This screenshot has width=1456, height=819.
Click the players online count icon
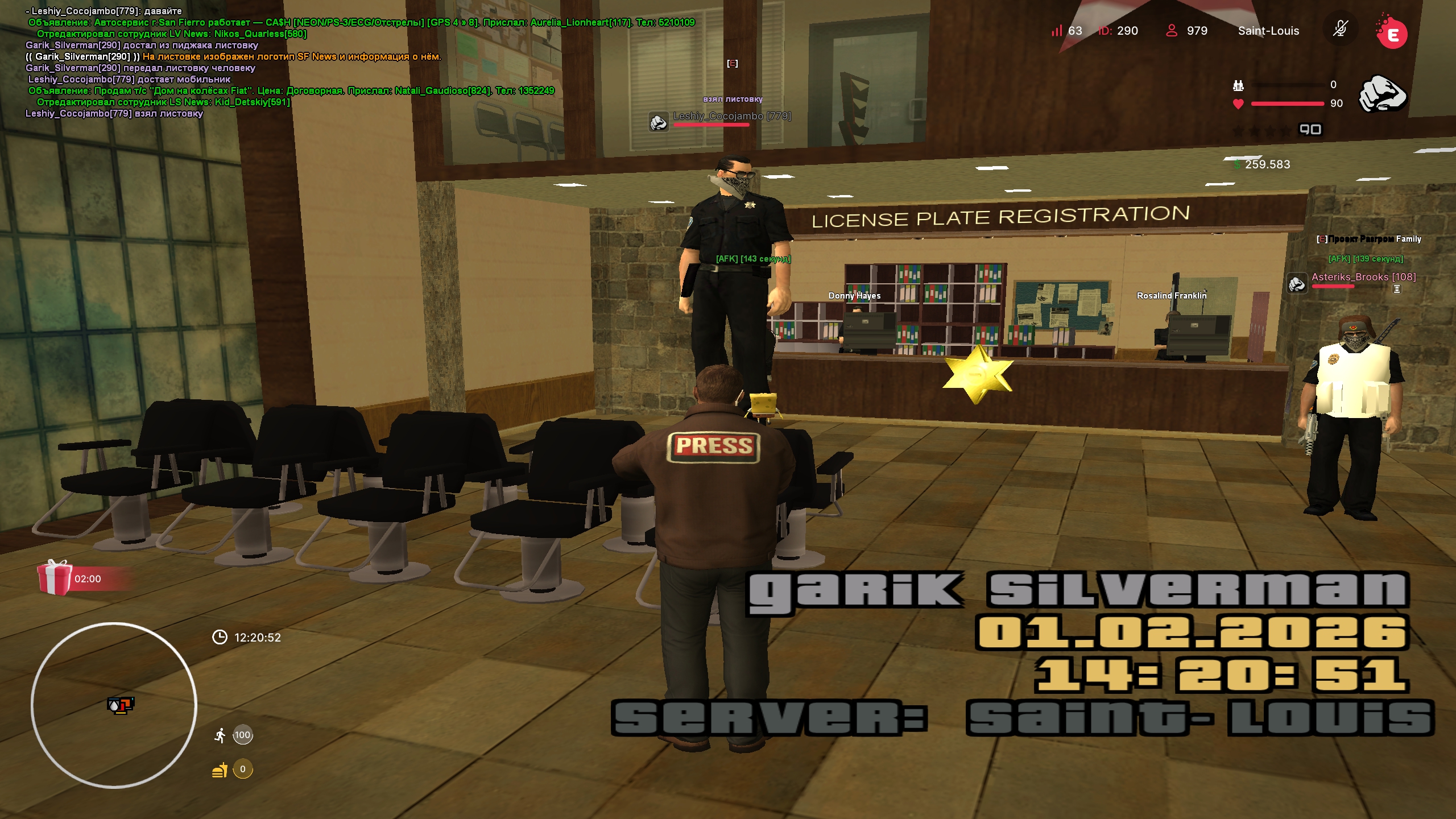[x=1172, y=31]
